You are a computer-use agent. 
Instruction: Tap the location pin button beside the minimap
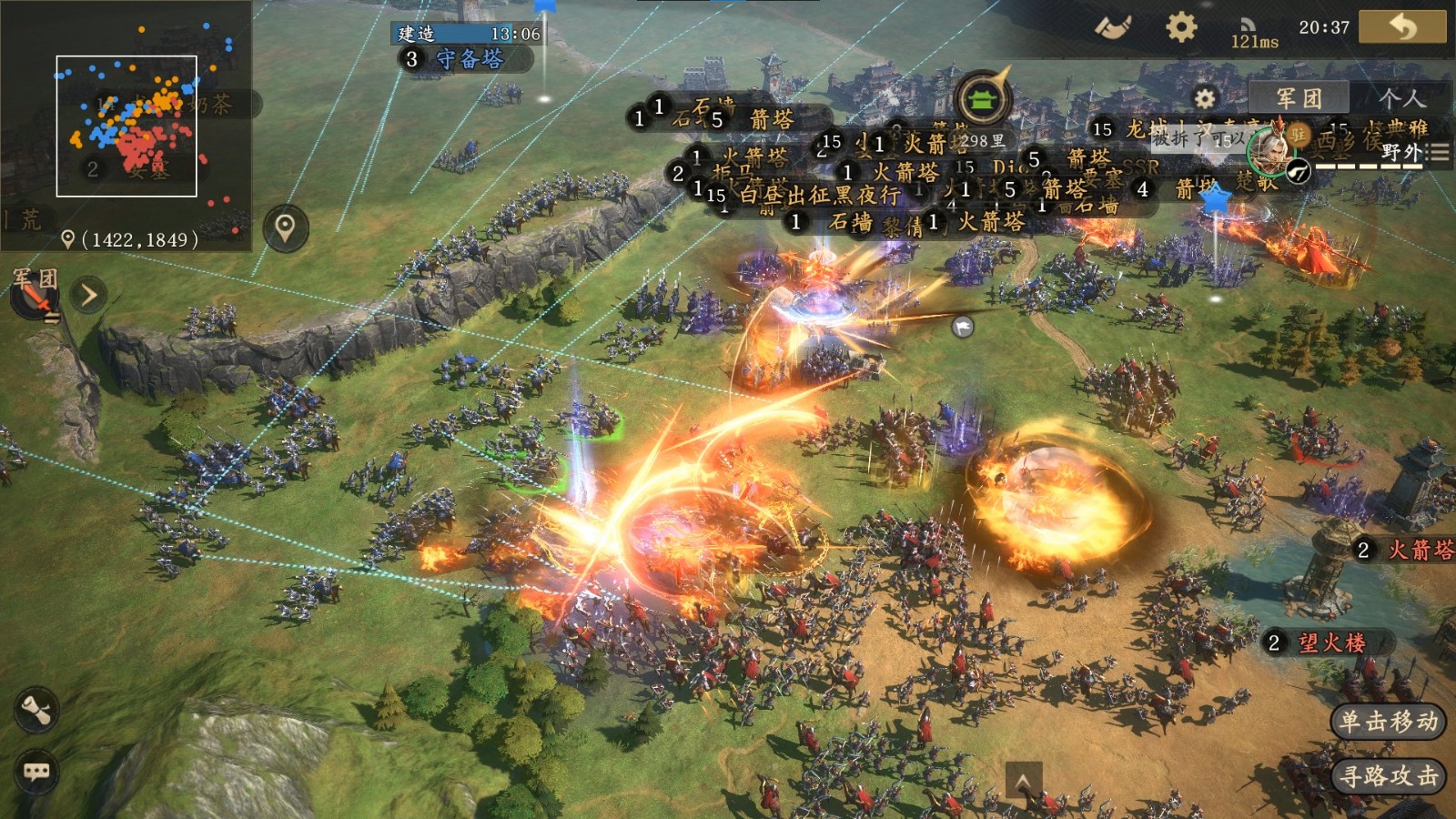(286, 227)
